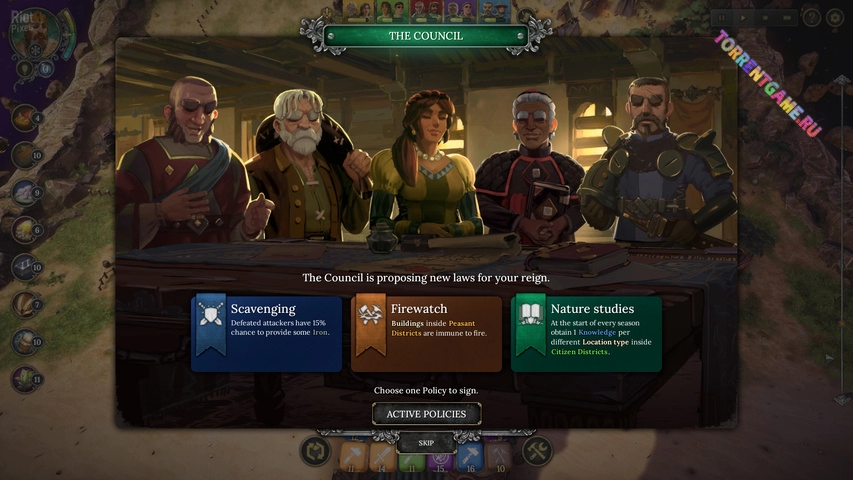Open the gear settings menu

point(836,18)
